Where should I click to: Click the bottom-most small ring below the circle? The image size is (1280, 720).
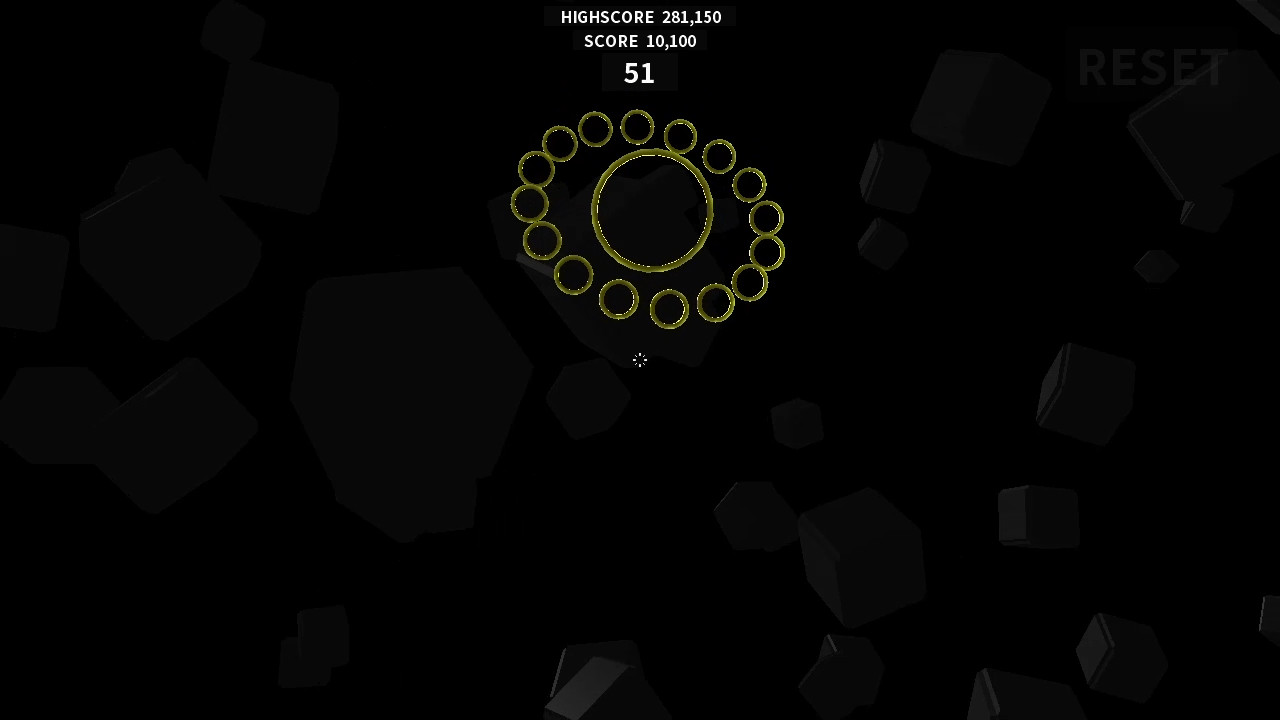[668, 309]
